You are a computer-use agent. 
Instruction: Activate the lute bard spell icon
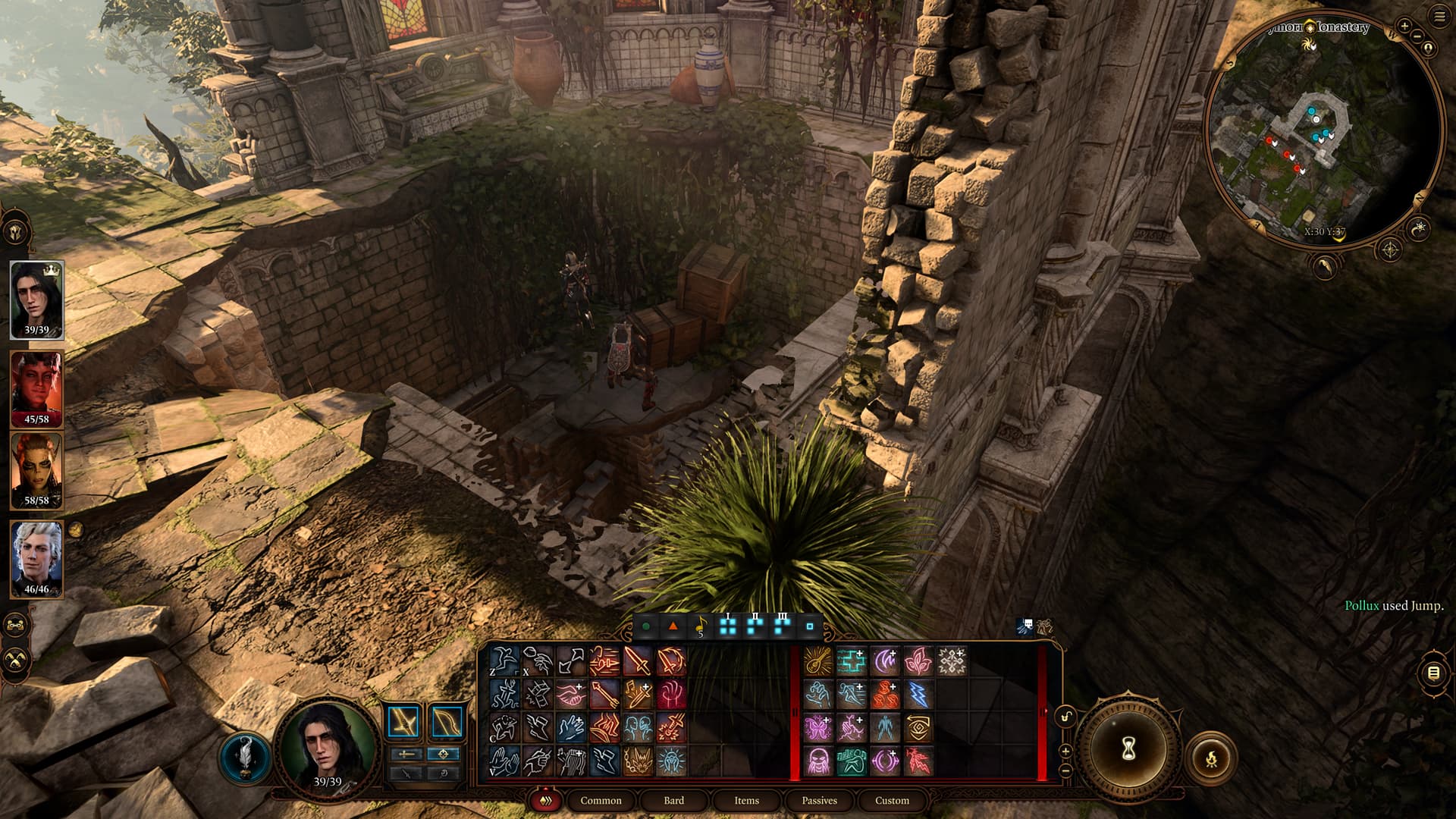(817, 661)
